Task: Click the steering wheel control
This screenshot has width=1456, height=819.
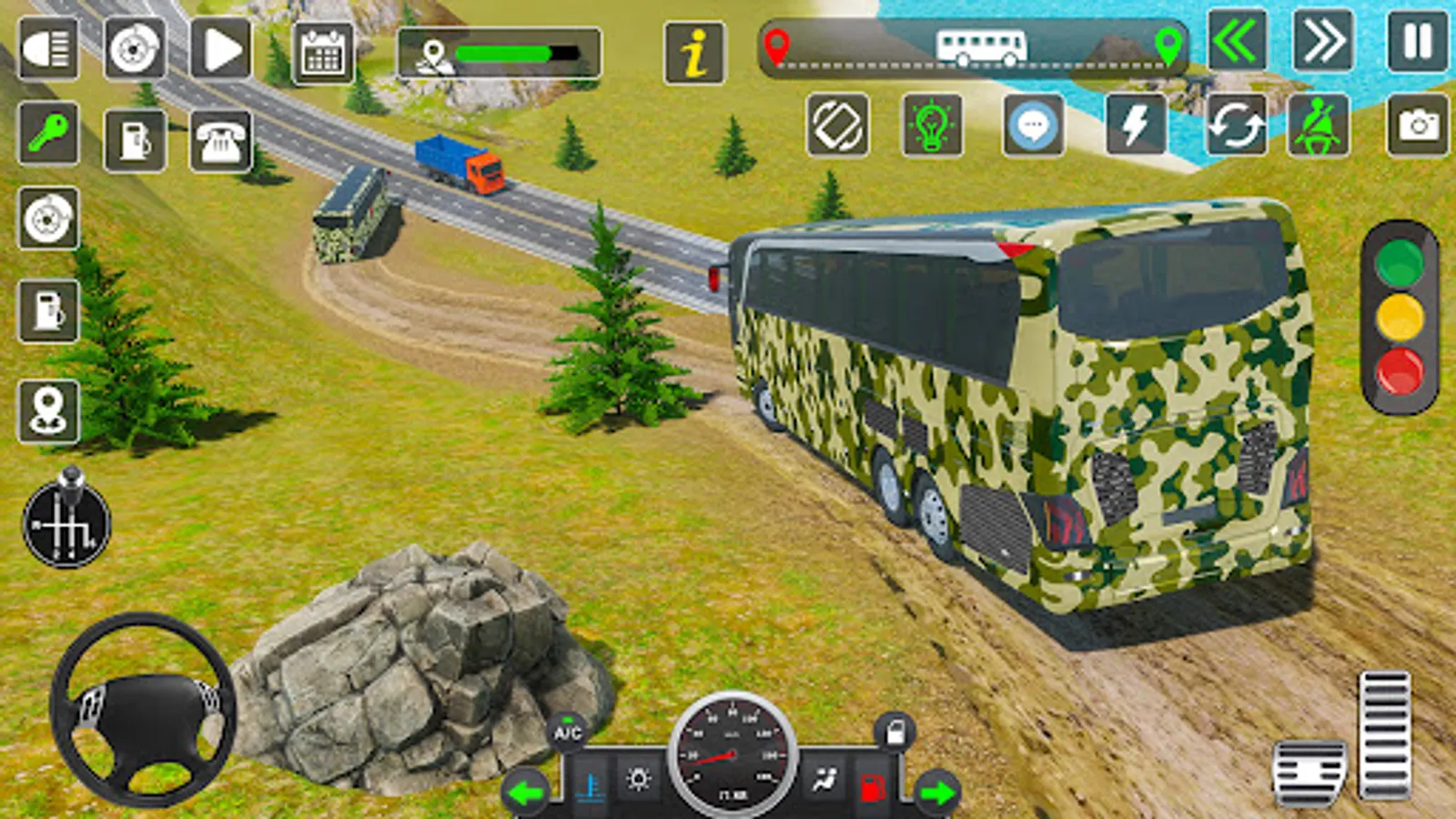Action: [143, 709]
